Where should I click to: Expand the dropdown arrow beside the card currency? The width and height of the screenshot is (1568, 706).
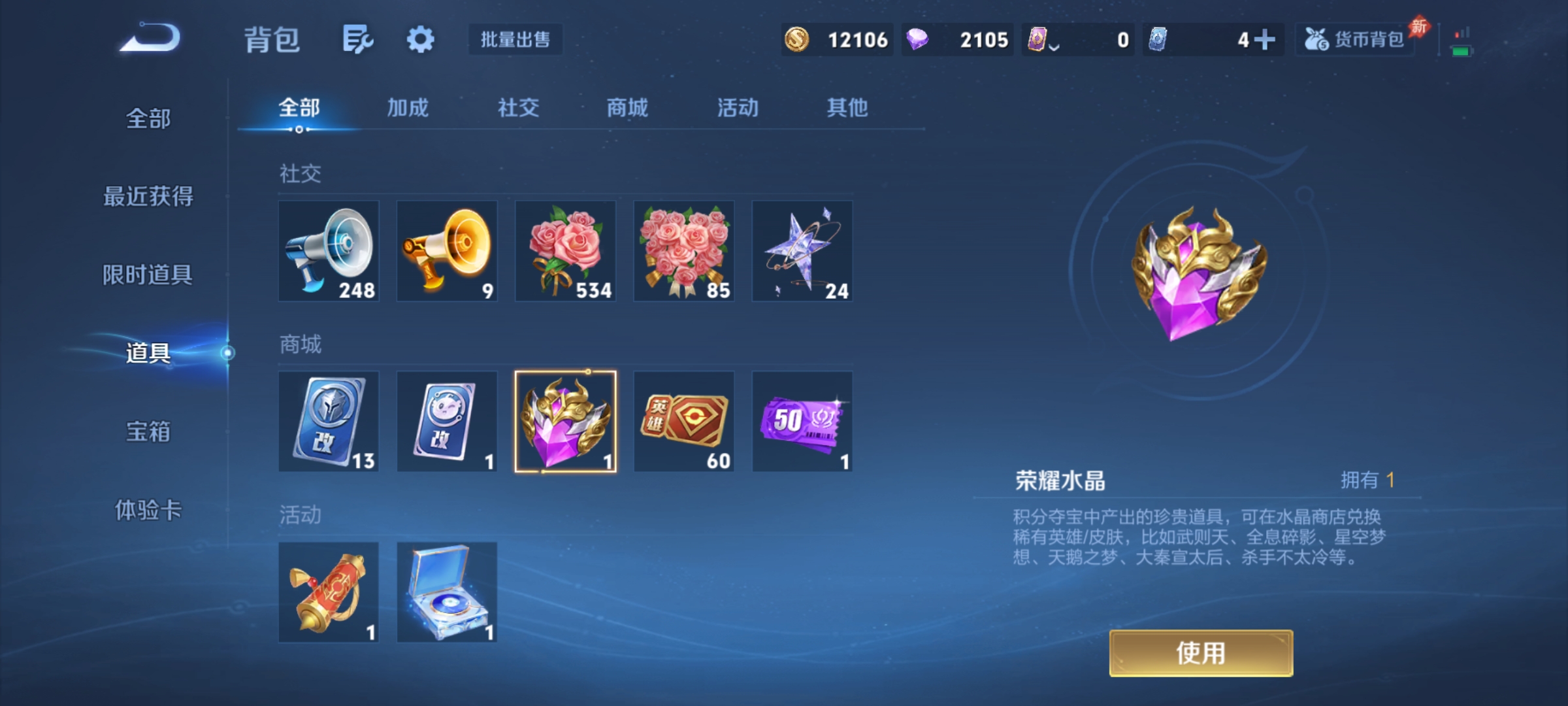pyautogui.click(x=1054, y=44)
